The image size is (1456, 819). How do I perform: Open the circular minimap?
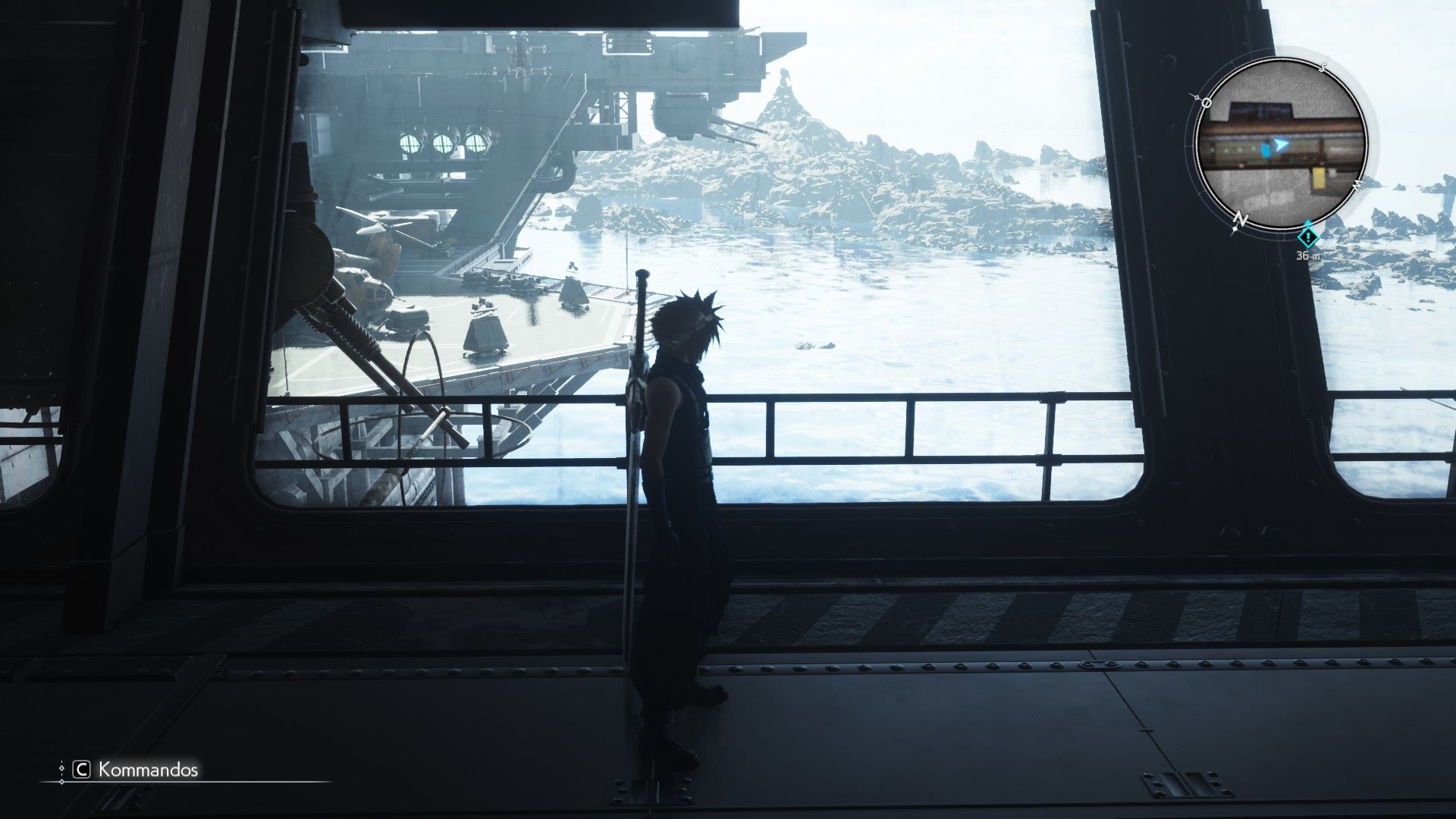pos(1281,143)
